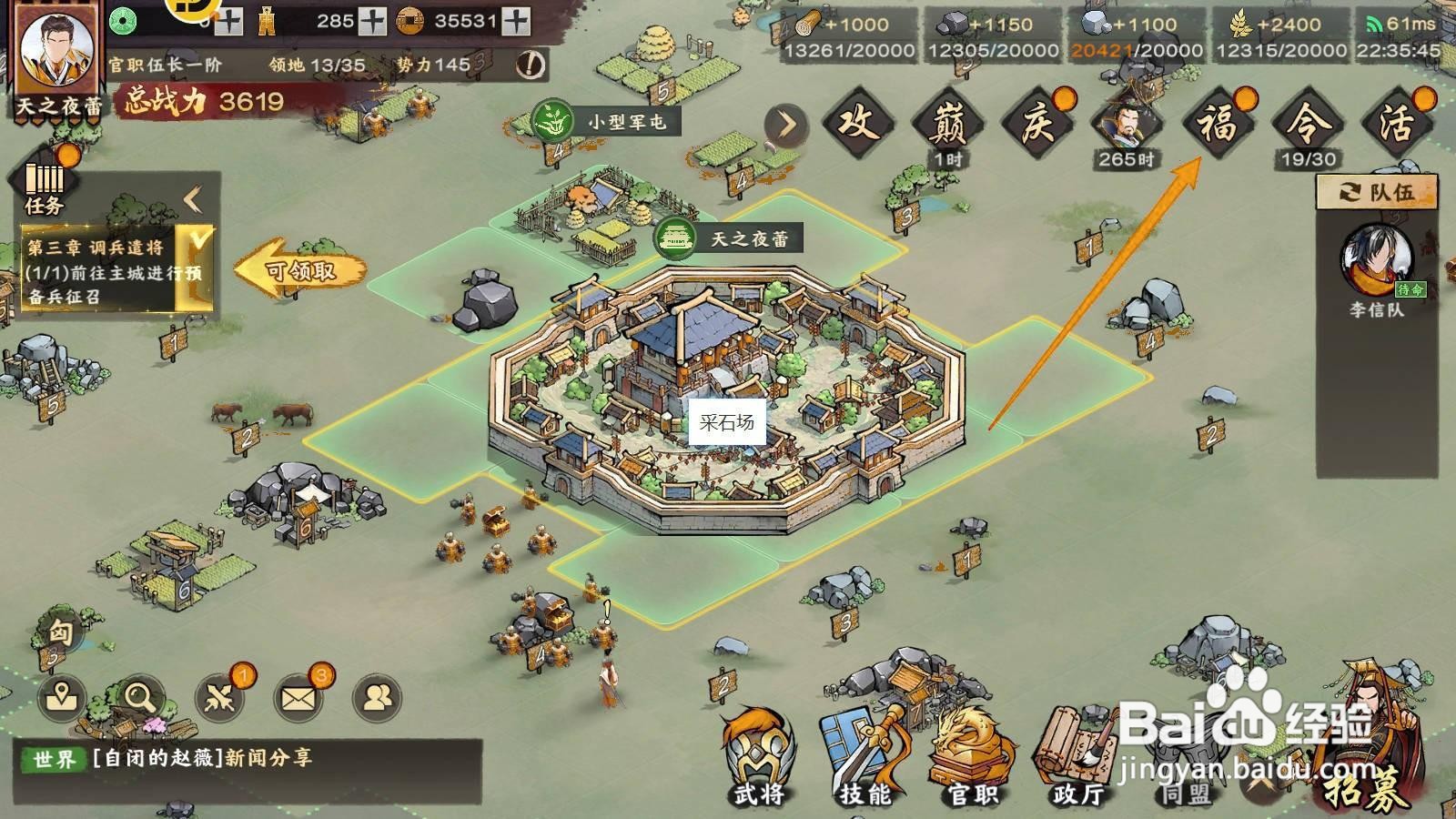Open the 令 order token icon
This screenshot has height=819, width=1456.
click(1308, 125)
